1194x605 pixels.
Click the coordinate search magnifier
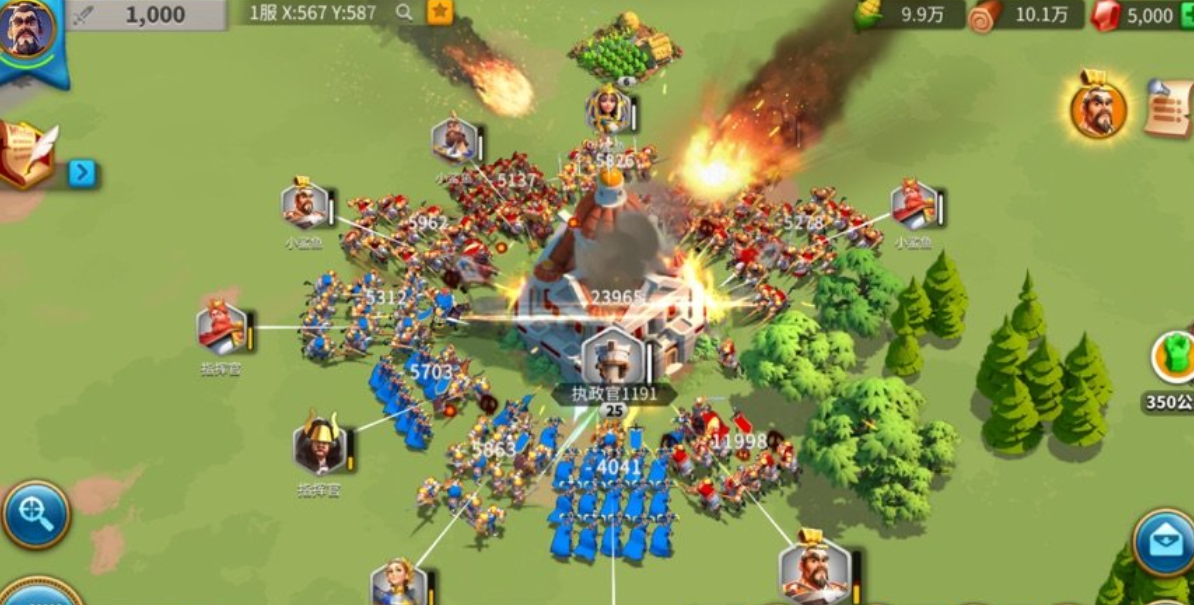click(404, 12)
